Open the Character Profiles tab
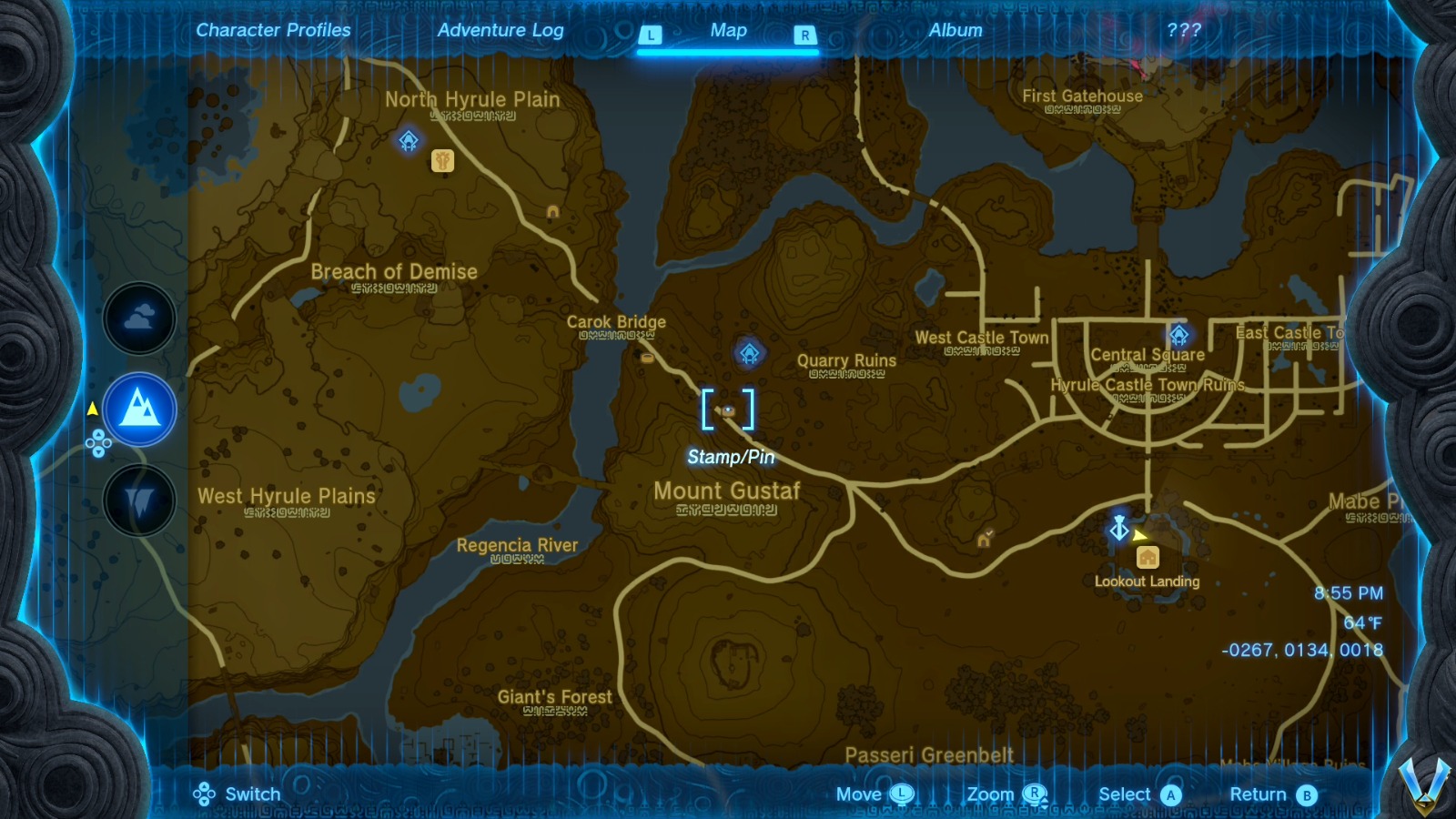Screen dimensions: 1456x819 (273, 29)
